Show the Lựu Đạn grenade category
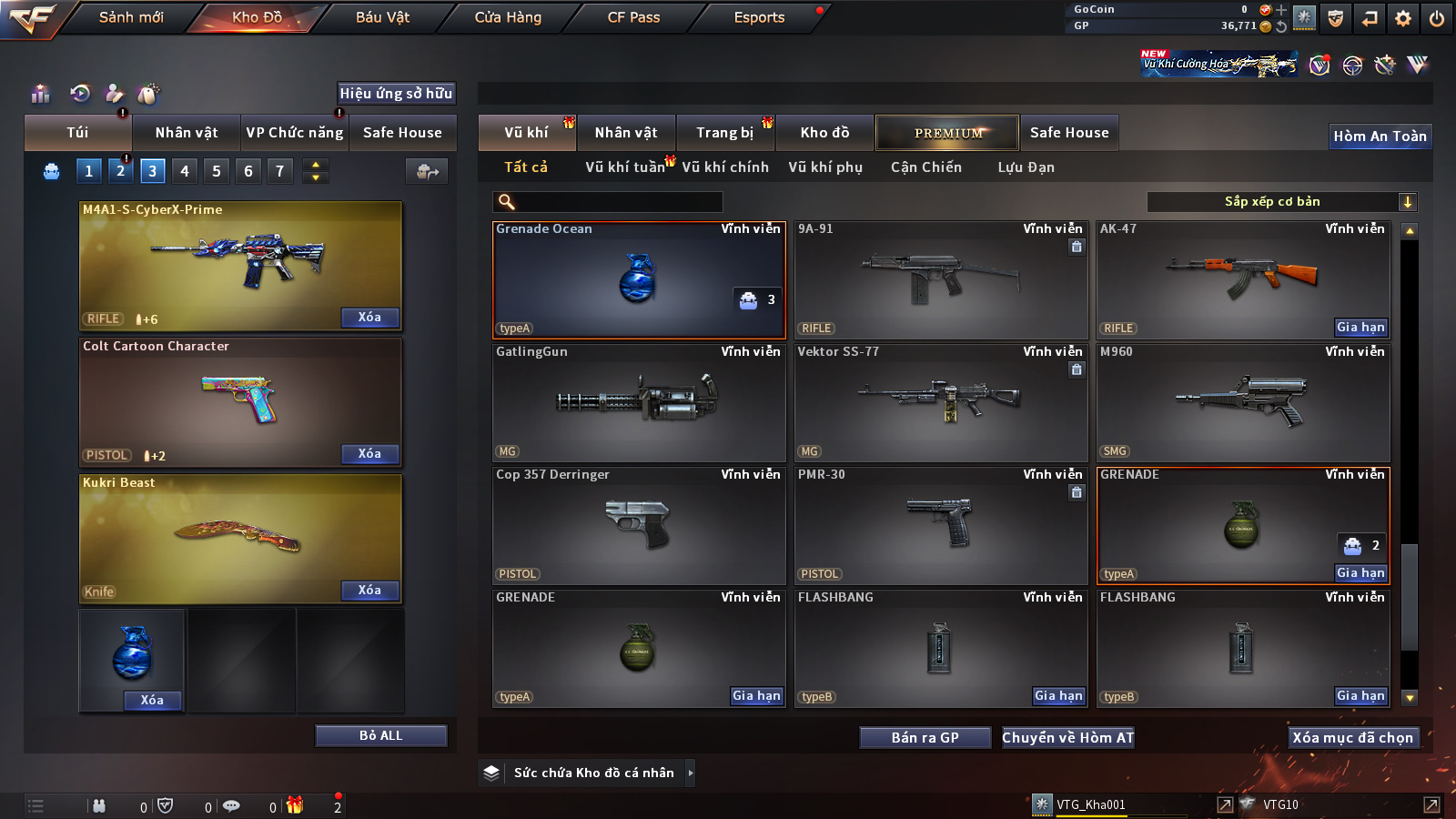The height and width of the screenshot is (819, 1456). [x=1026, y=167]
